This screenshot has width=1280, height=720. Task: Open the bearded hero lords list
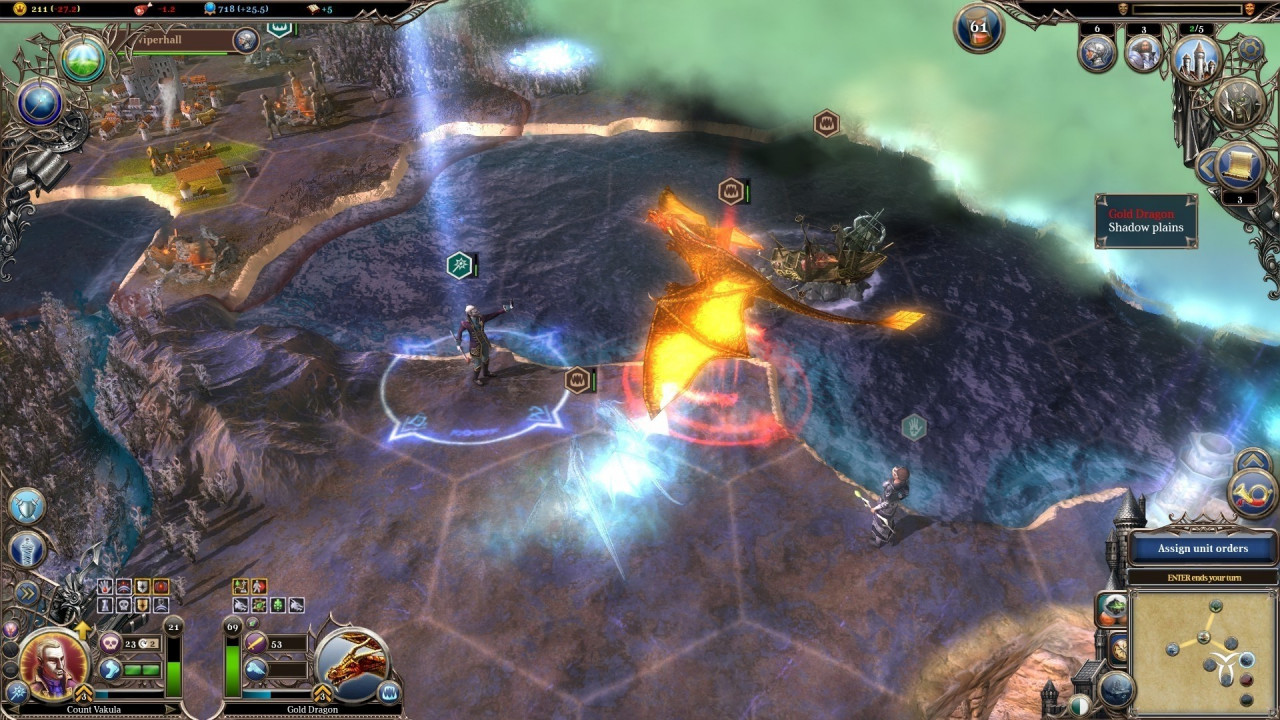(x=1144, y=53)
